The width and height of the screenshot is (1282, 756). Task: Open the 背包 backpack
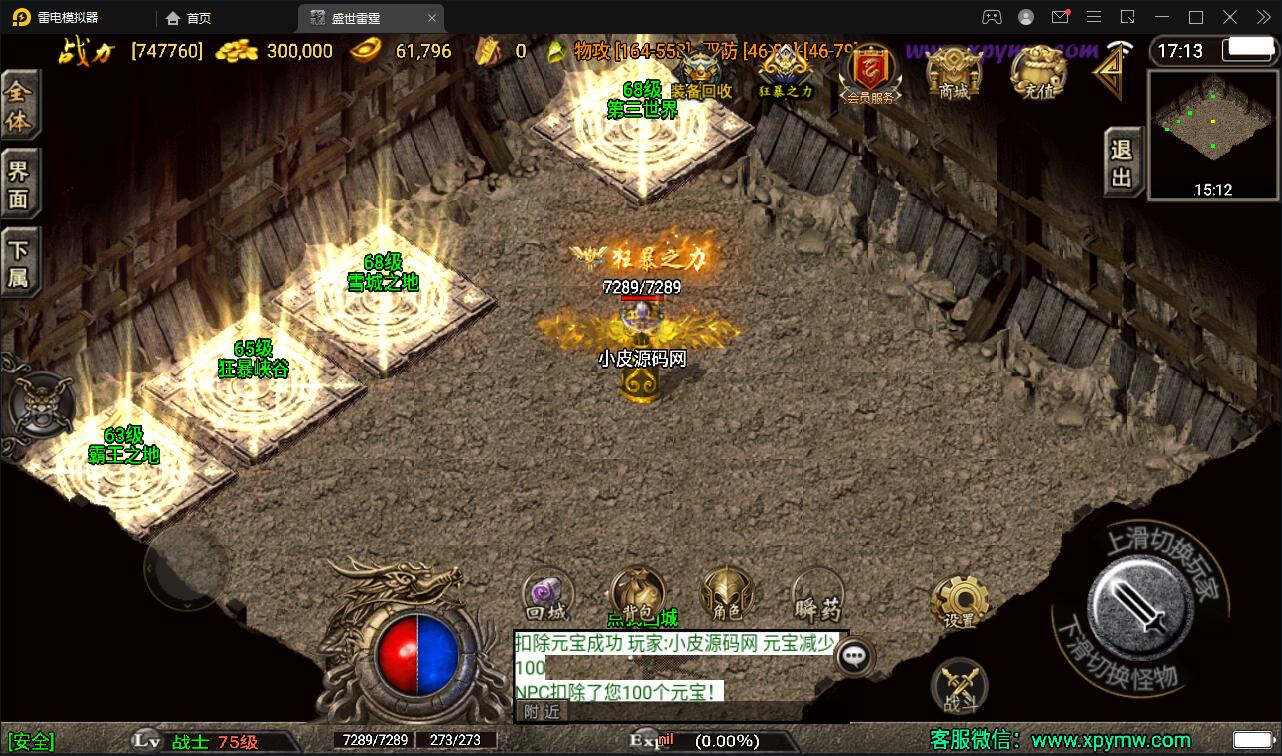coord(637,594)
